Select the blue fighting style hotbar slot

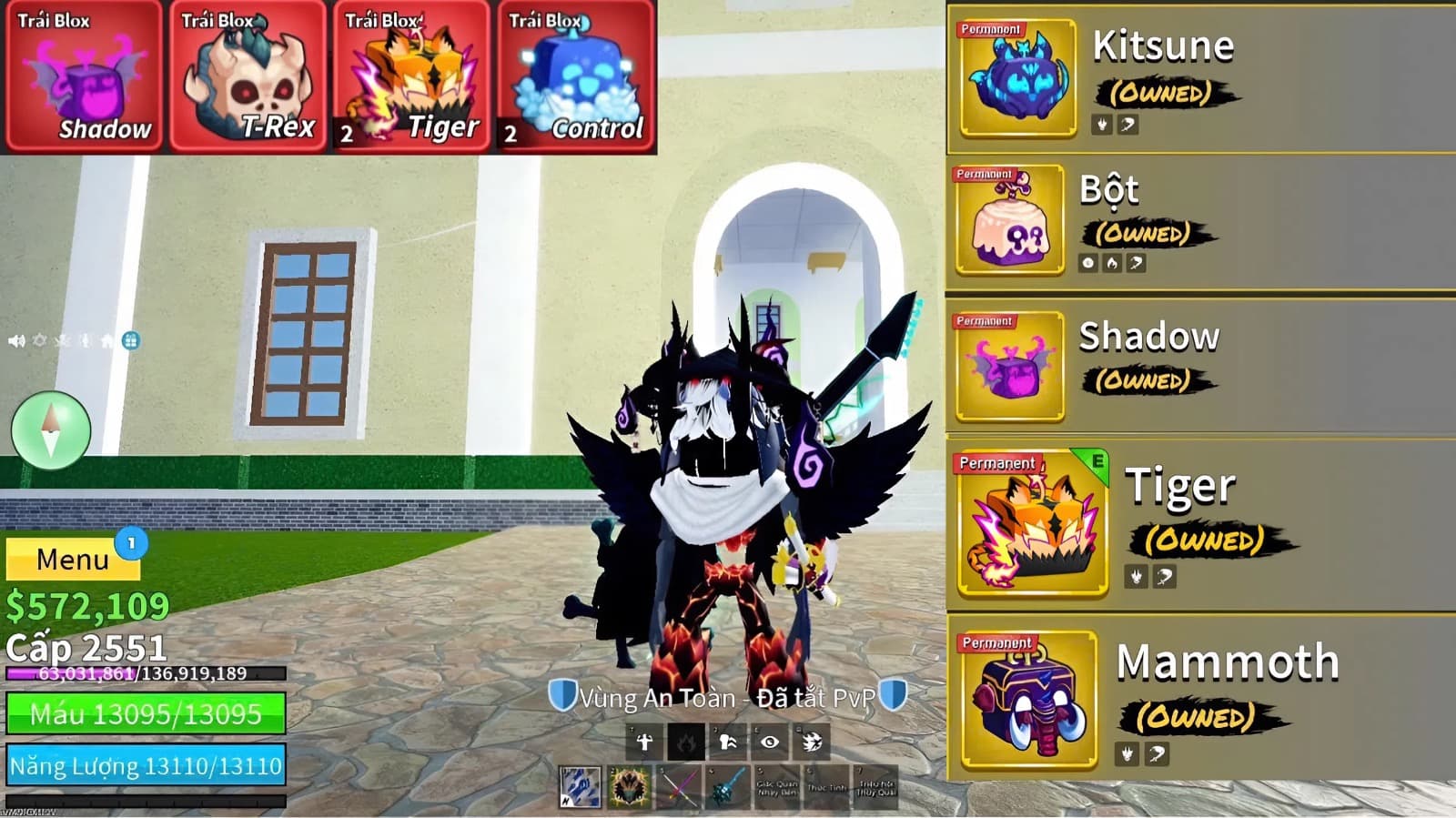pos(580,787)
